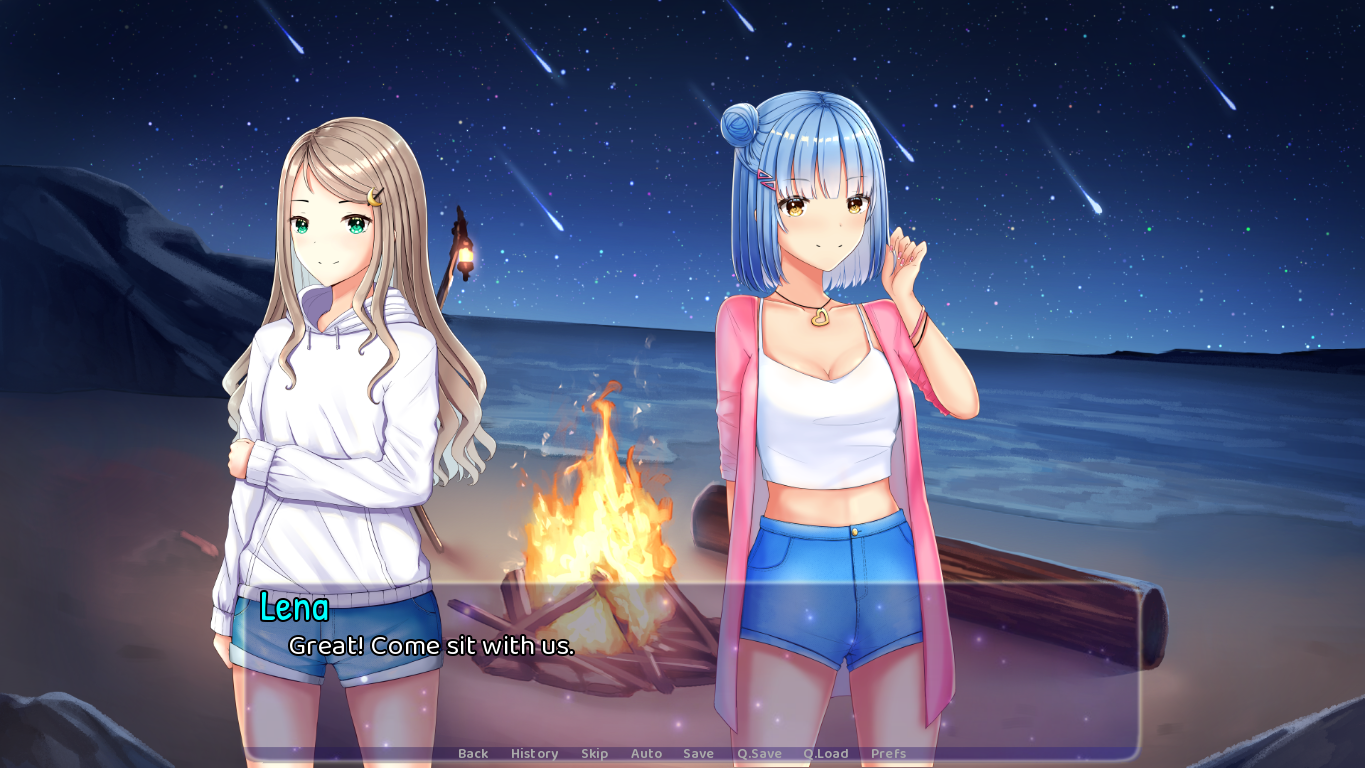The height and width of the screenshot is (768, 1365).
Task: Turn on Auto-read mode
Action: 647,753
